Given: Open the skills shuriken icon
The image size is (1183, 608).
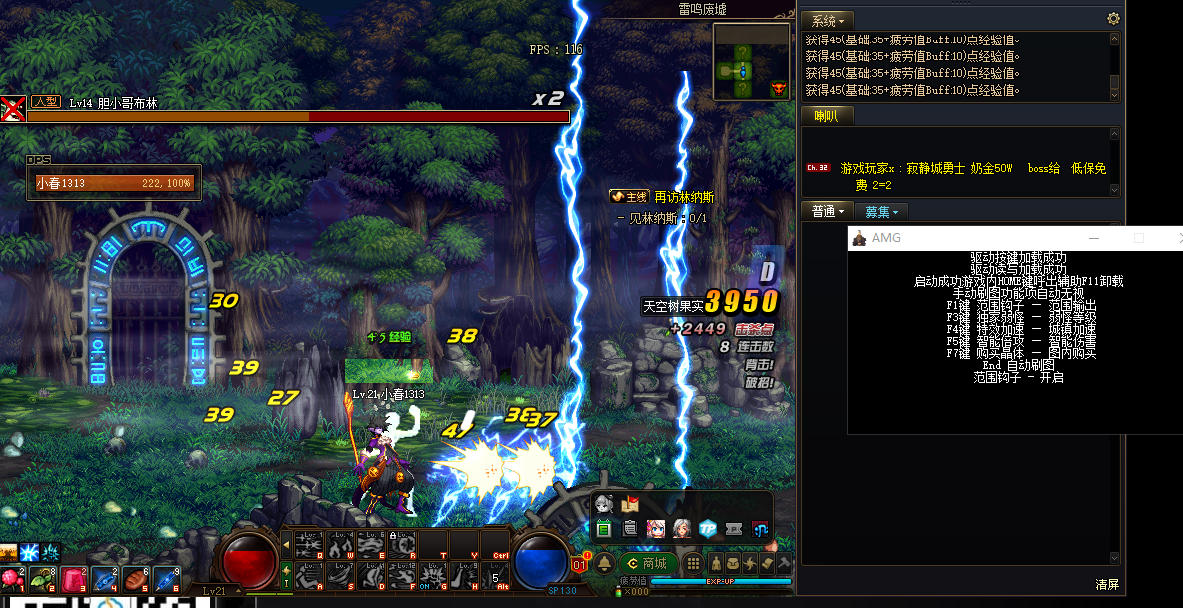Looking at the screenshot, I should (x=749, y=564).
